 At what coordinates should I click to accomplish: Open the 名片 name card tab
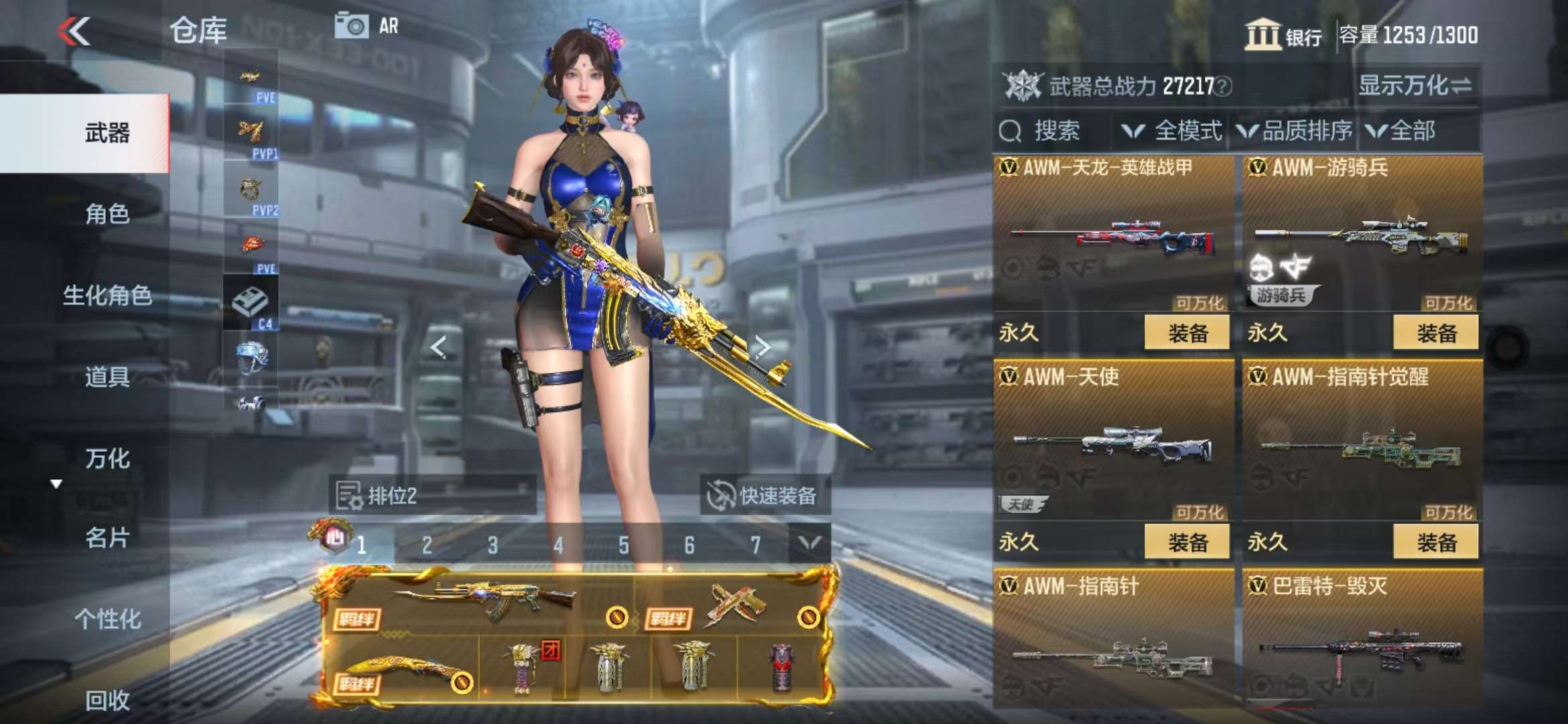107,538
